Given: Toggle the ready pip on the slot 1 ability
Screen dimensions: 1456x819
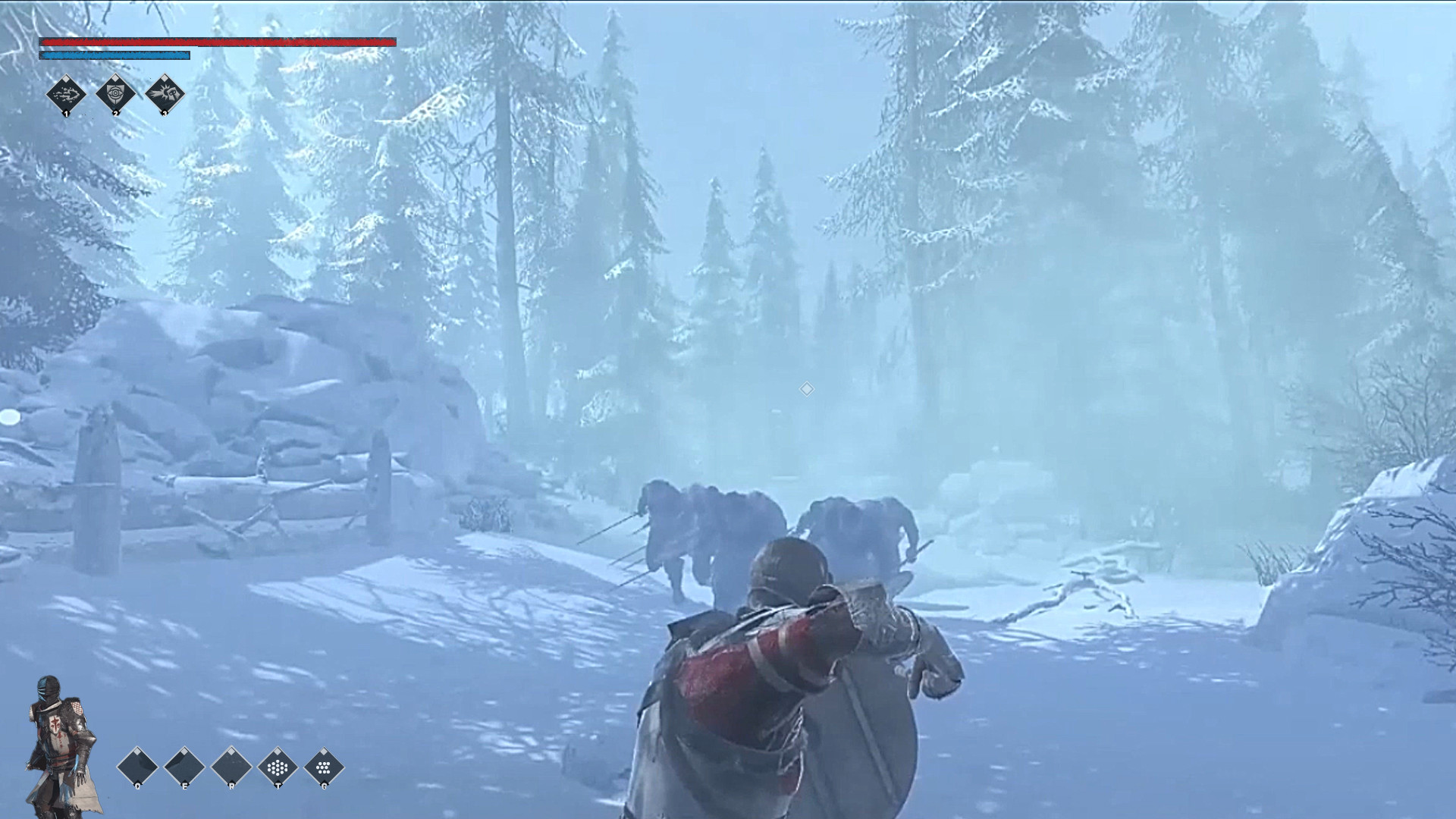Looking at the screenshot, I should (67, 79).
